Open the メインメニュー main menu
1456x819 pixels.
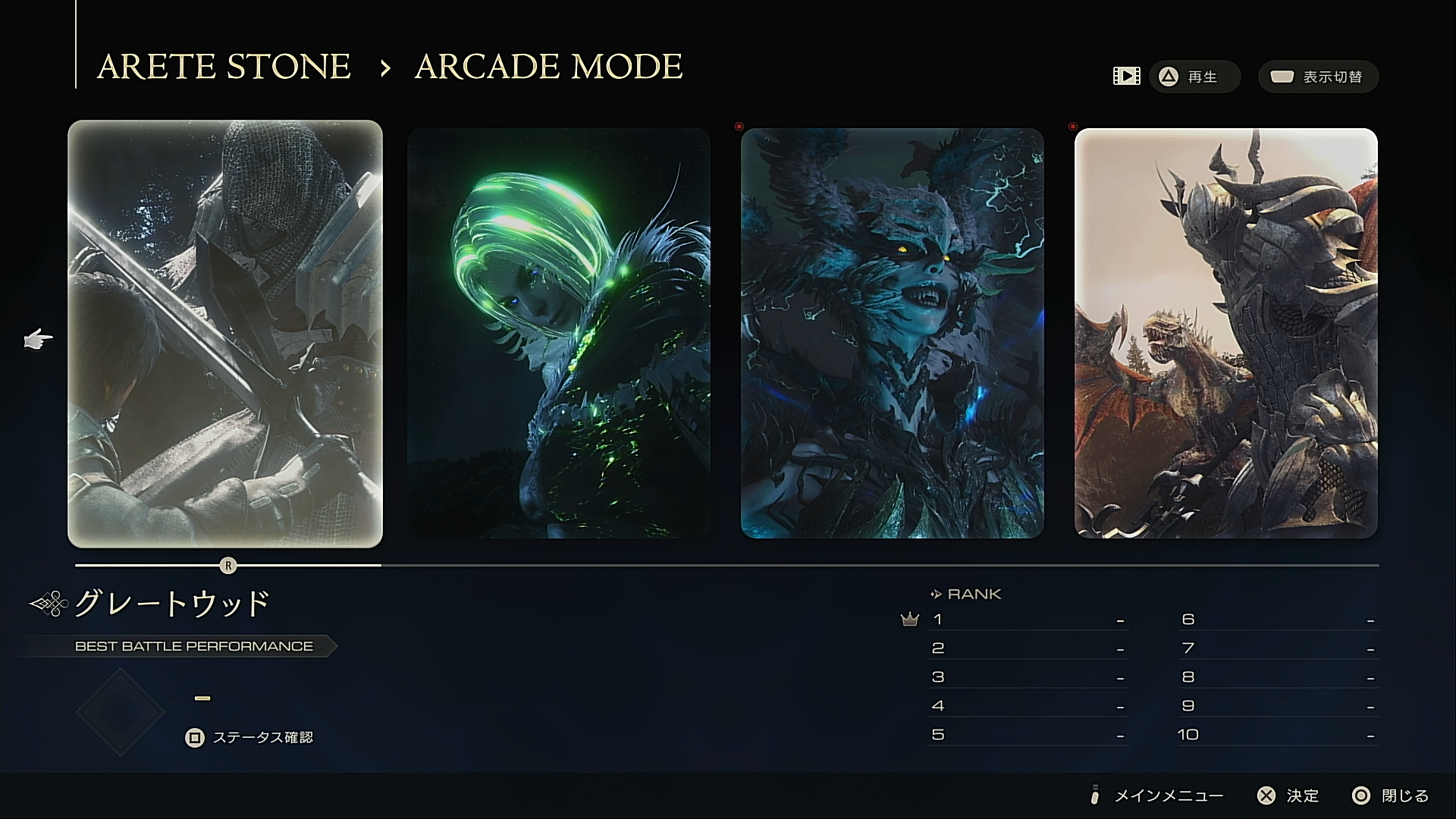1157,795
